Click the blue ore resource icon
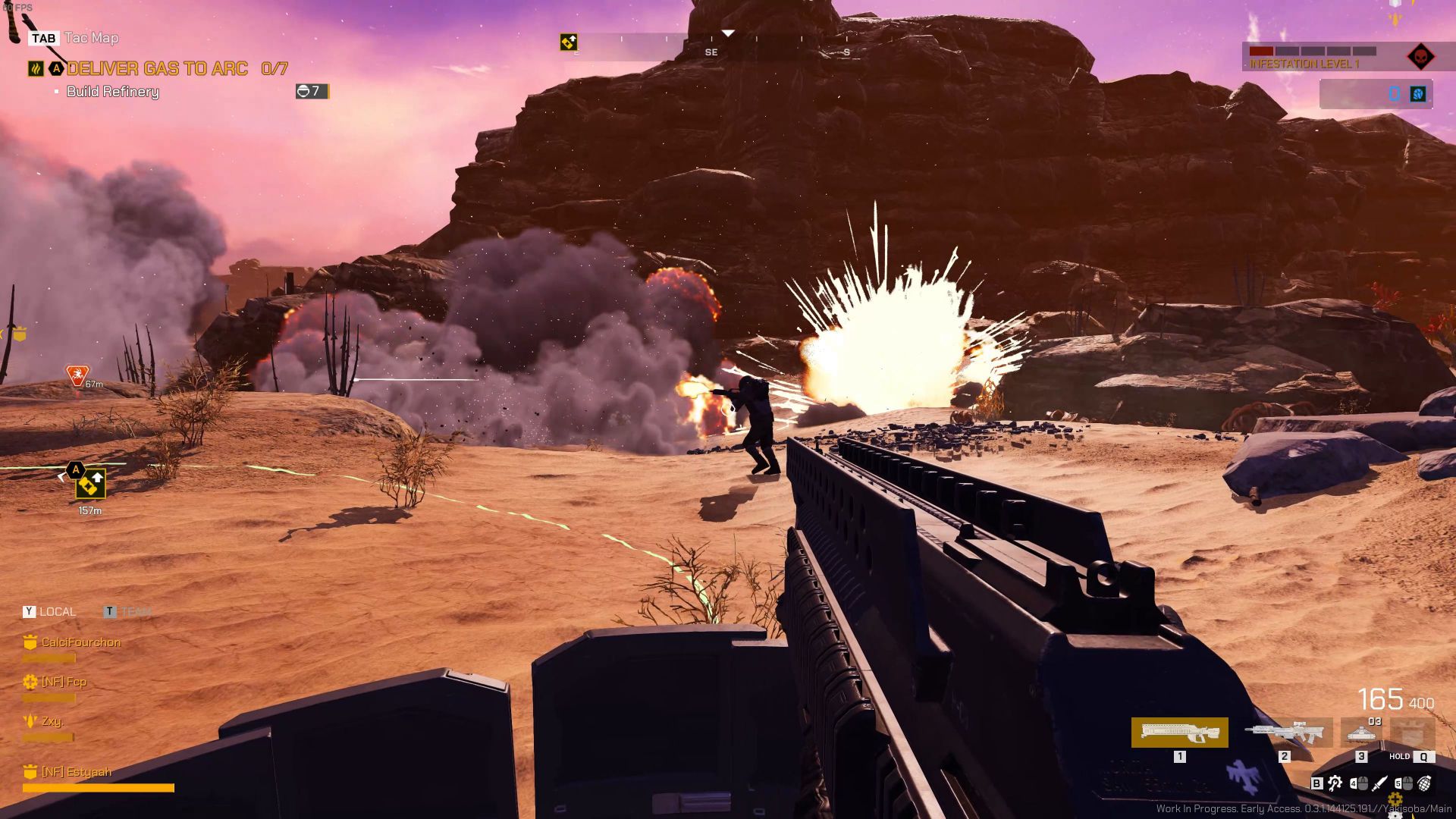Screen dimensions: 1456x819 pos(1417,94)
